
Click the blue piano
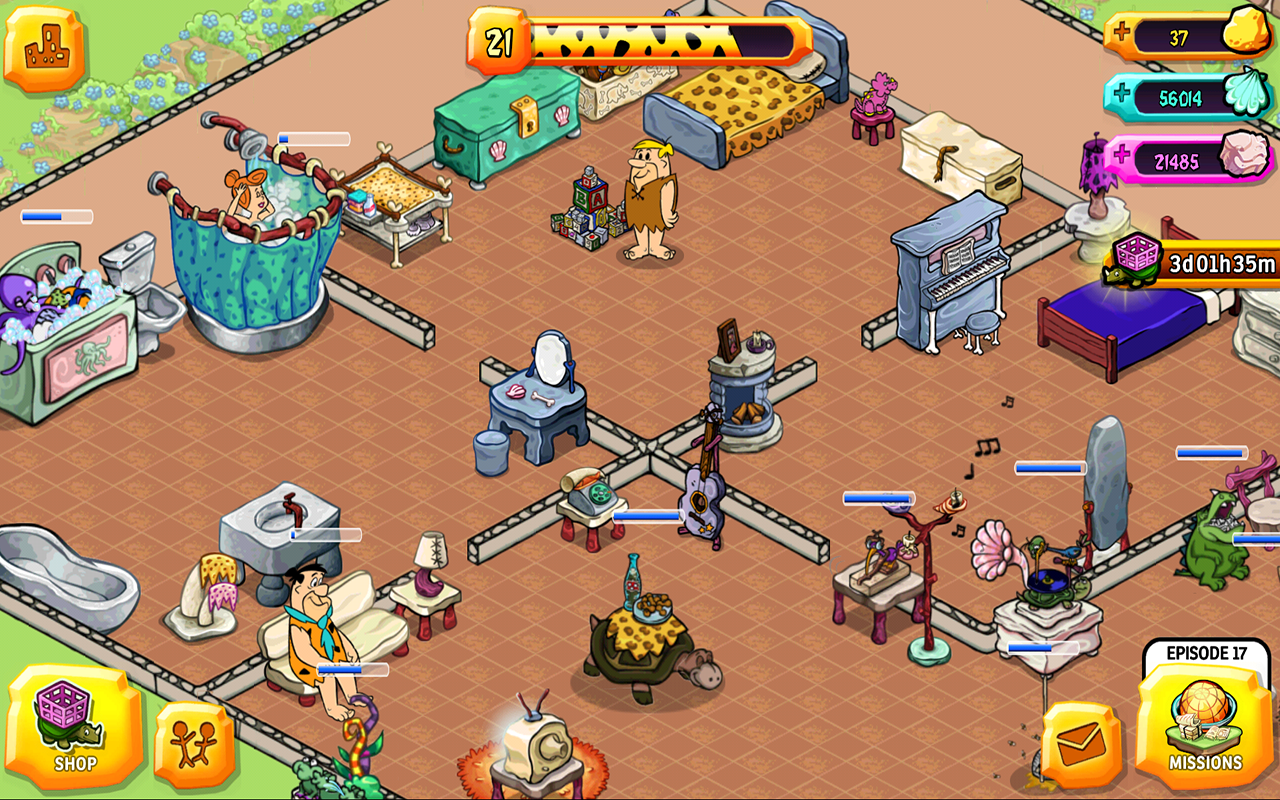(x=950, y=275)
